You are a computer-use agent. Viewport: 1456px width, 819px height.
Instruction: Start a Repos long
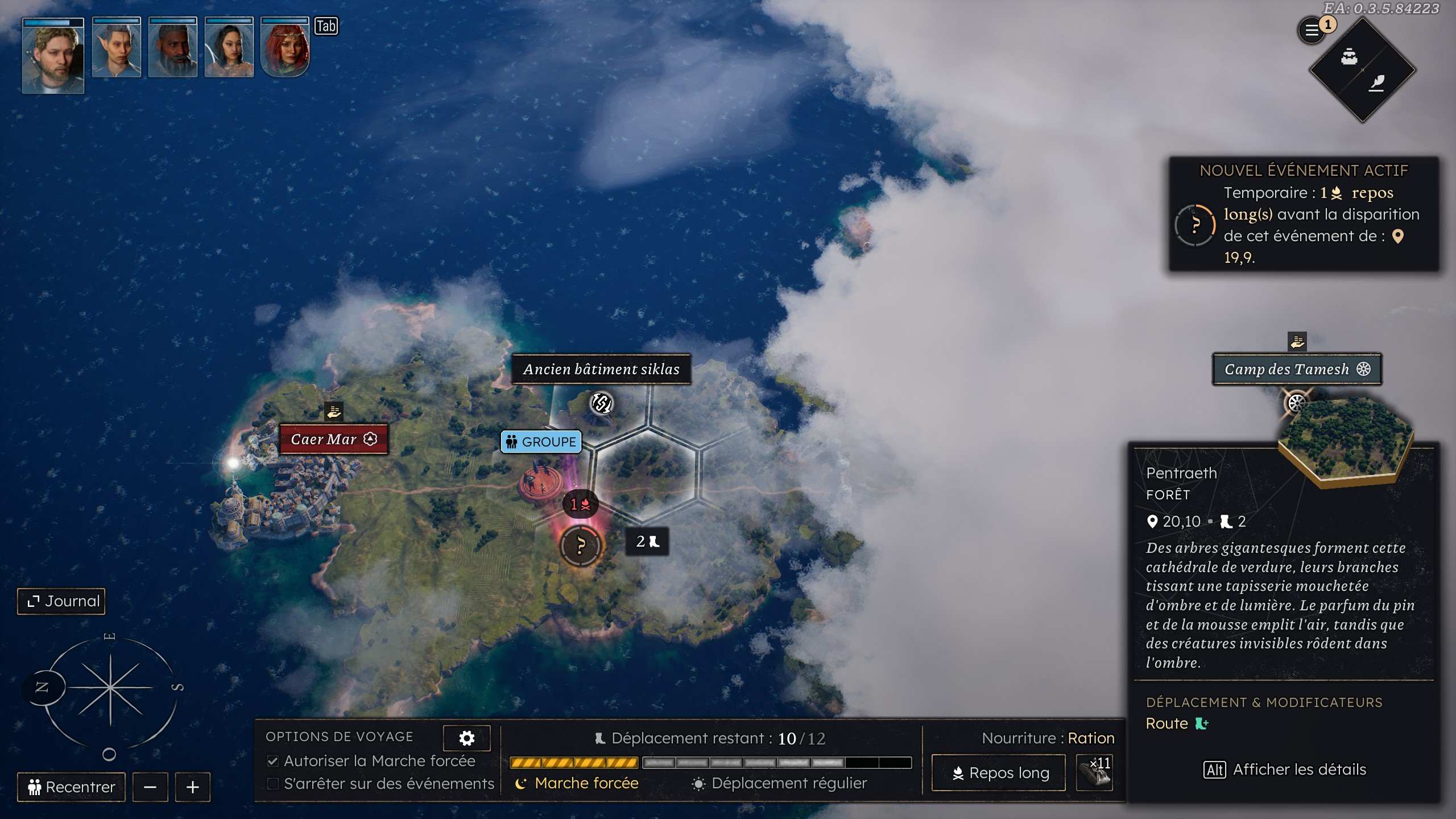point(998,773)
